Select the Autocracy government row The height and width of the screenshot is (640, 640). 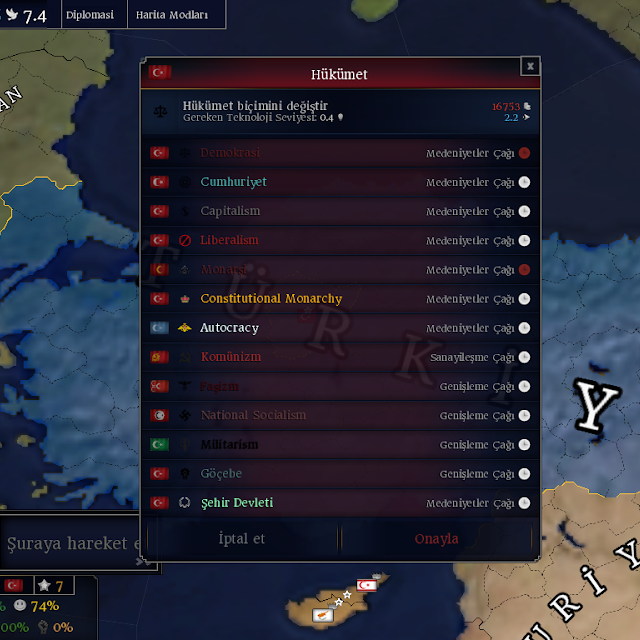point(340,327)
